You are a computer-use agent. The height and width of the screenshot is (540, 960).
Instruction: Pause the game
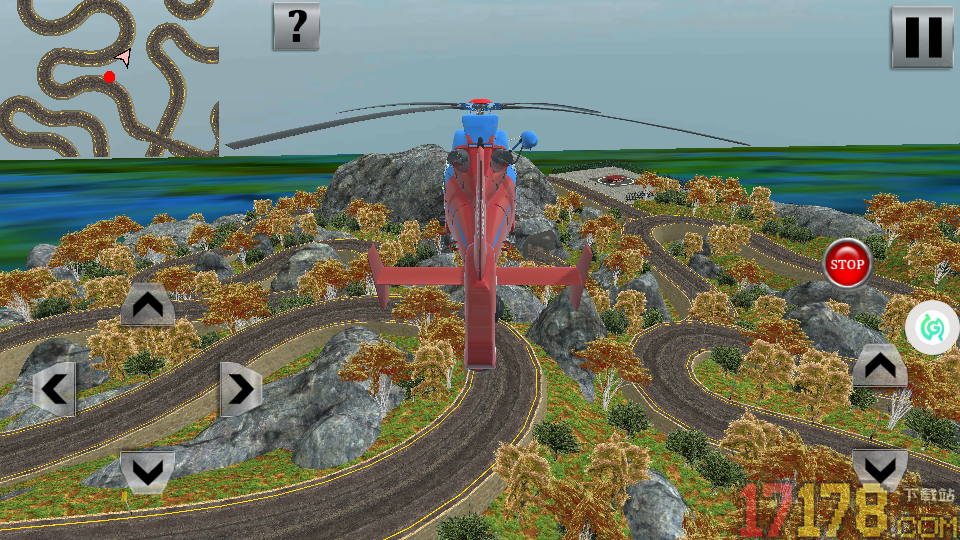[x=922, y=37]
